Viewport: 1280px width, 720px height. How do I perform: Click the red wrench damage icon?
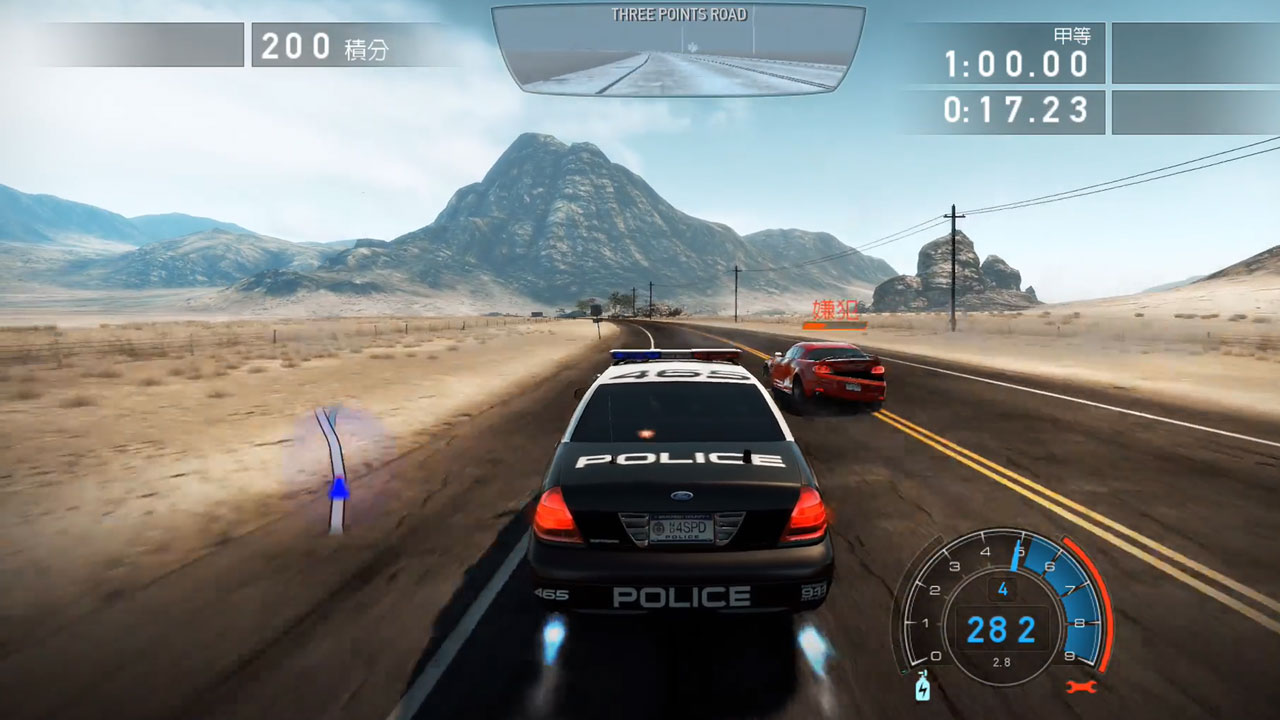point(1082,687)
